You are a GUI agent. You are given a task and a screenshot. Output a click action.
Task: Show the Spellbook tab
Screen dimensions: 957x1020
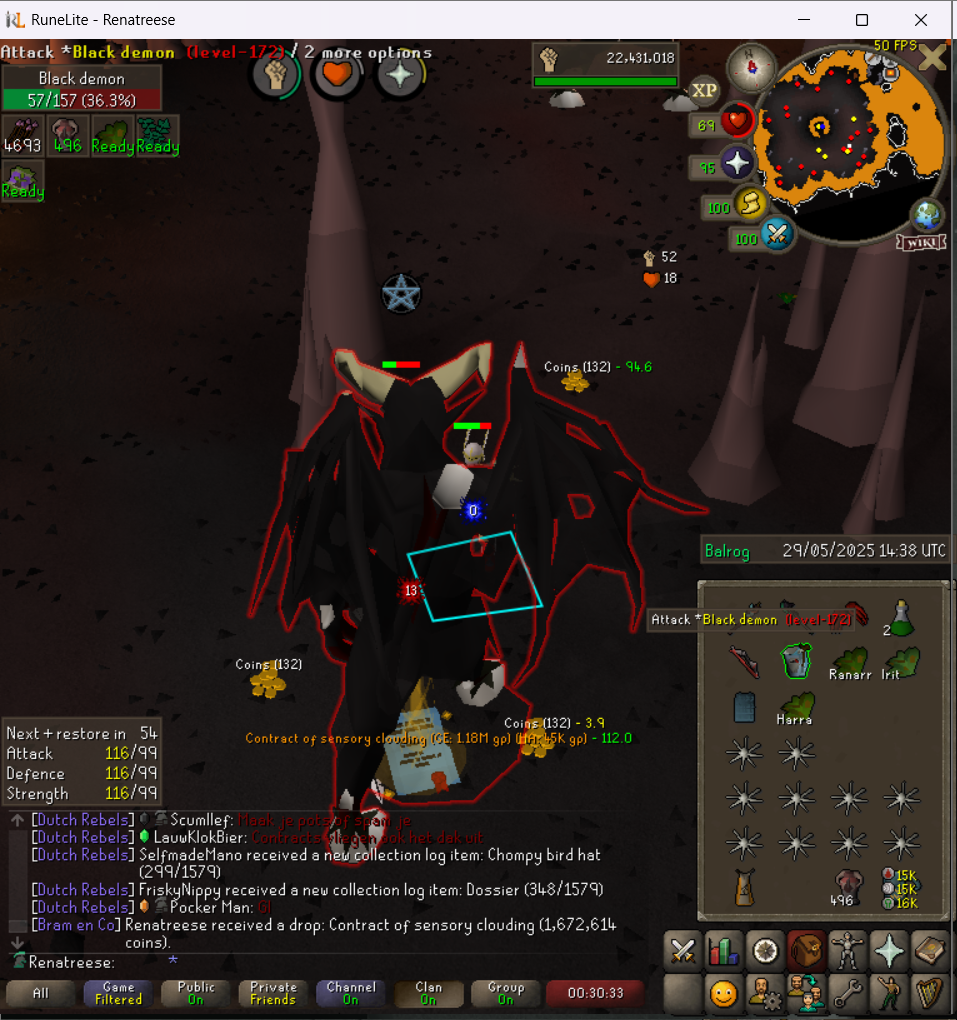click(930, 950)
